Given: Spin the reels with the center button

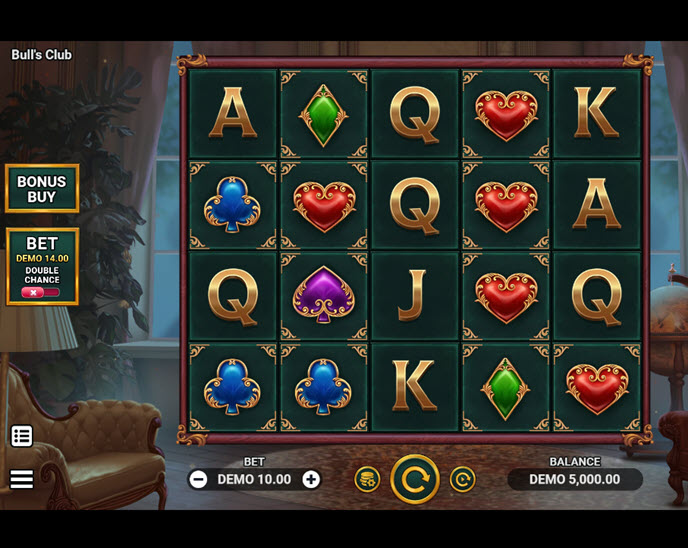Looking at the screenshot, I should (415, 479).
